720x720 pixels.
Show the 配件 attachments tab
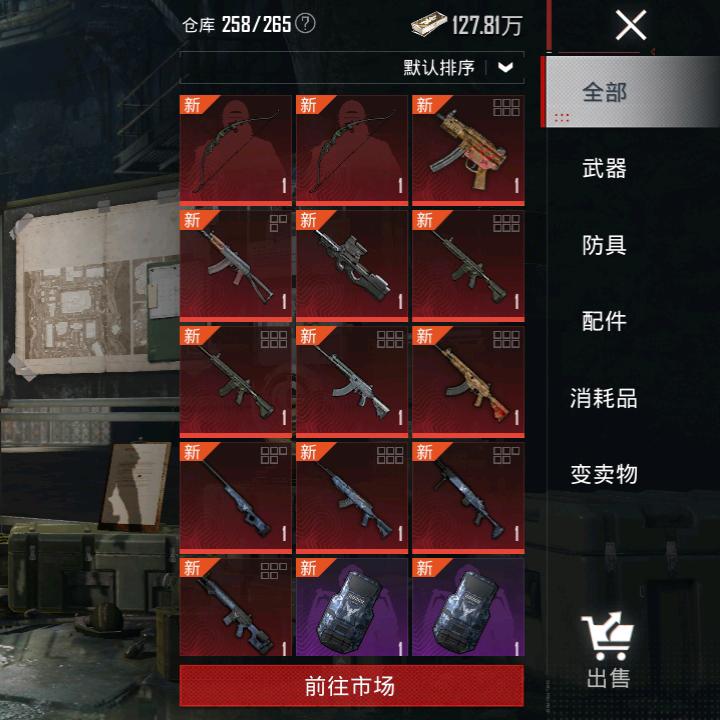tap(604, 321)
